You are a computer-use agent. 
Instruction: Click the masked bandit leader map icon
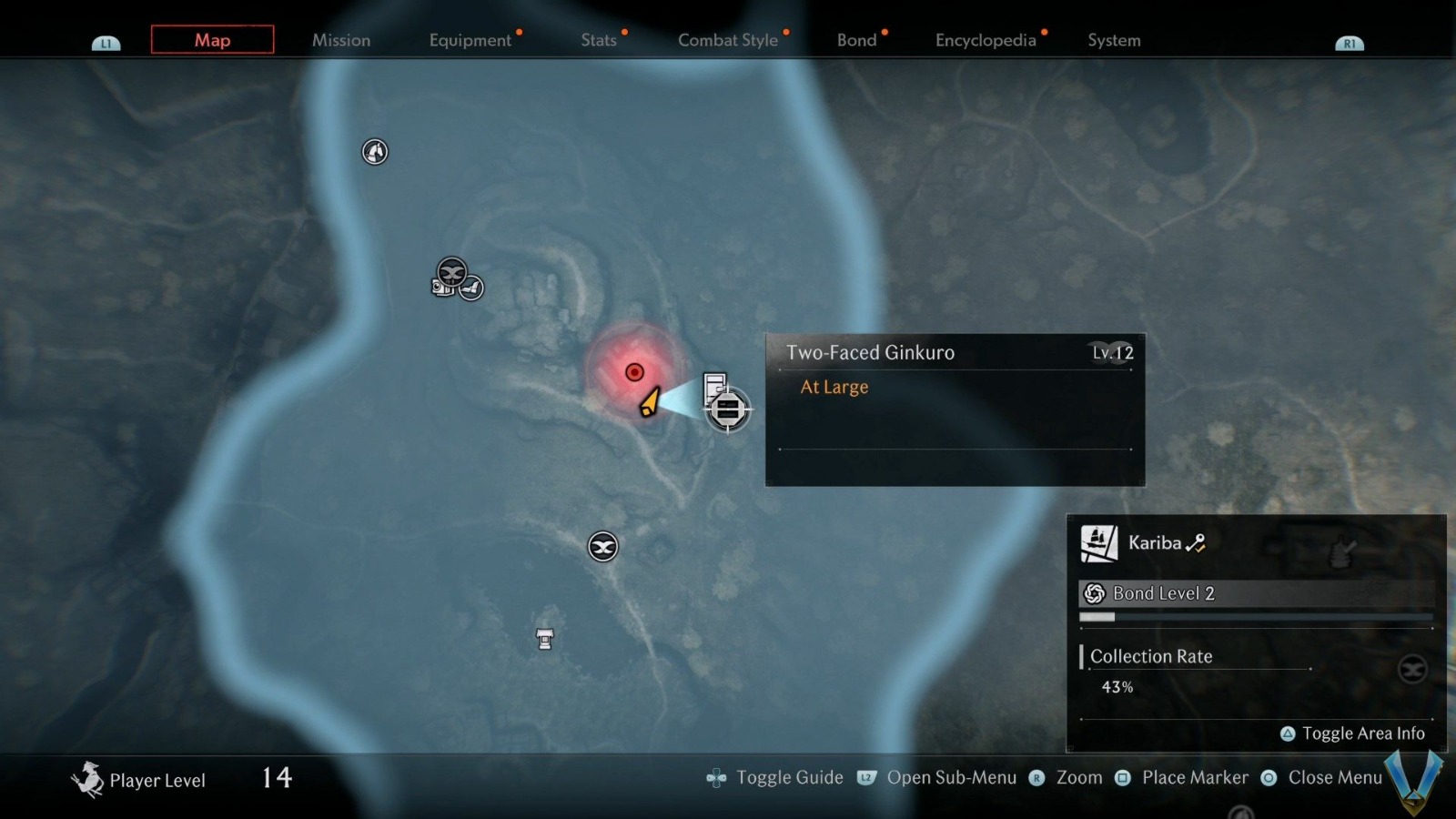[x=450, y=270]
